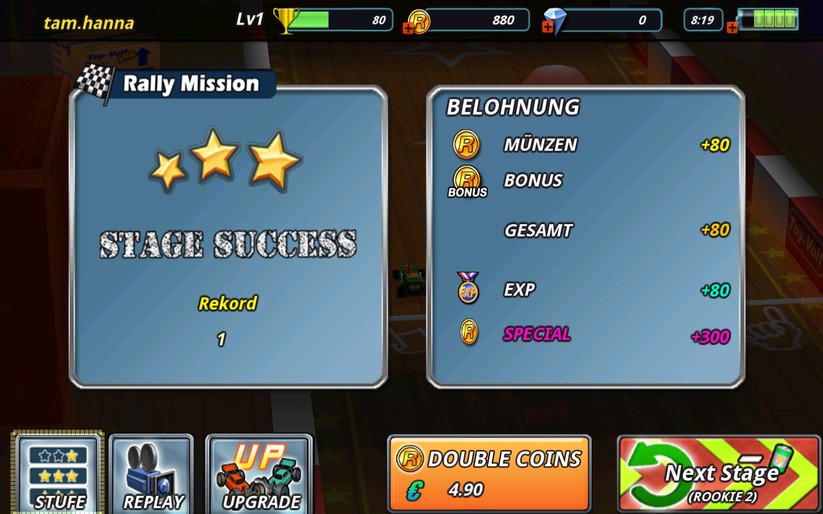Buy Double Coins for 4.90
Screen dimensions: 823x514
[489, 473]
